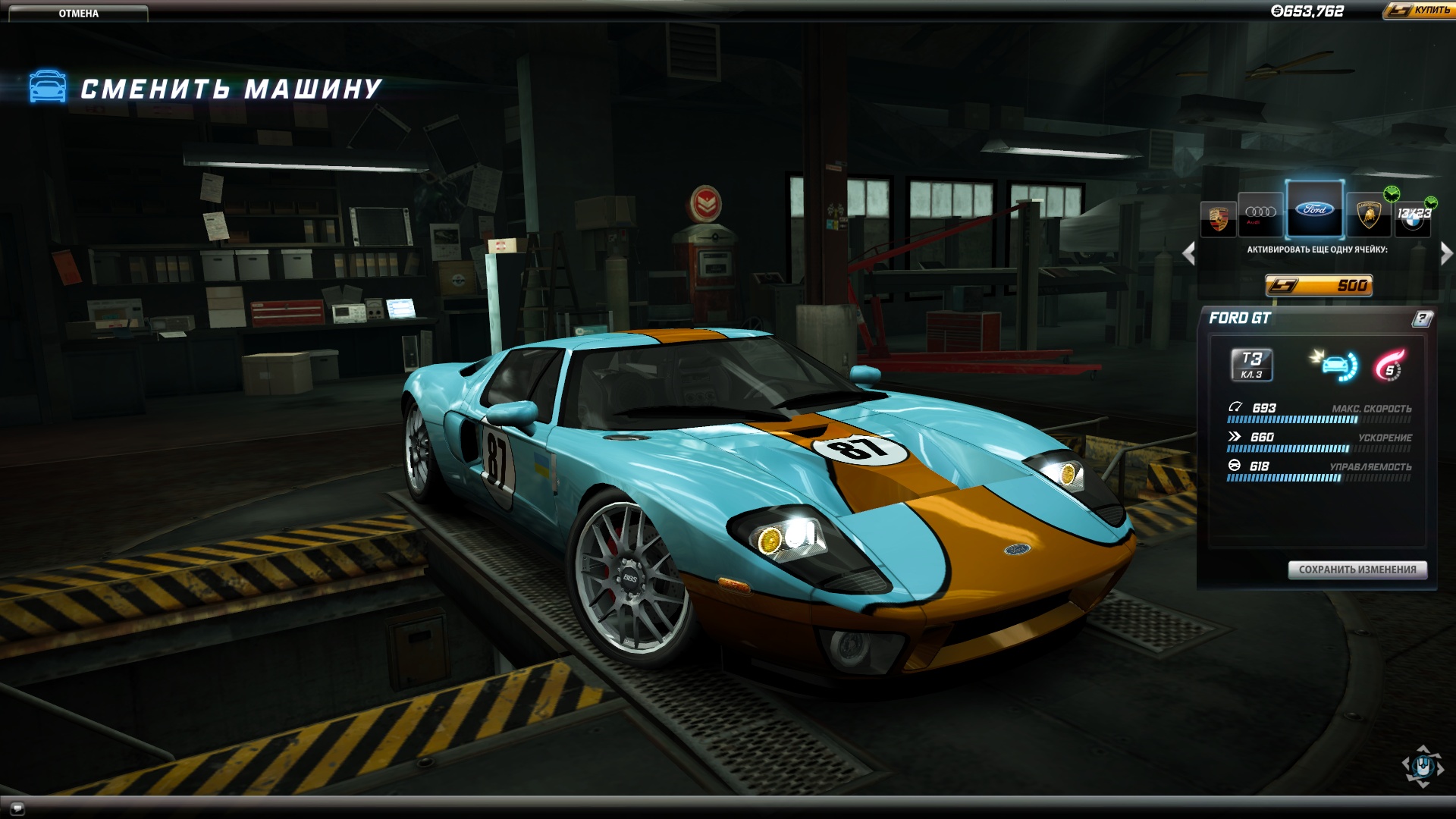Pick the Lamborghini car slot

point(1368,215)
